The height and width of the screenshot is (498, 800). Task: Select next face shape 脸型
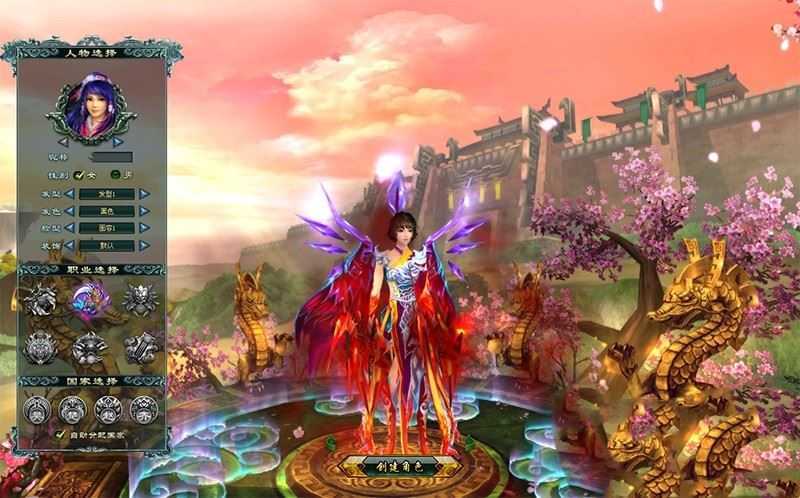click(145, 228)
